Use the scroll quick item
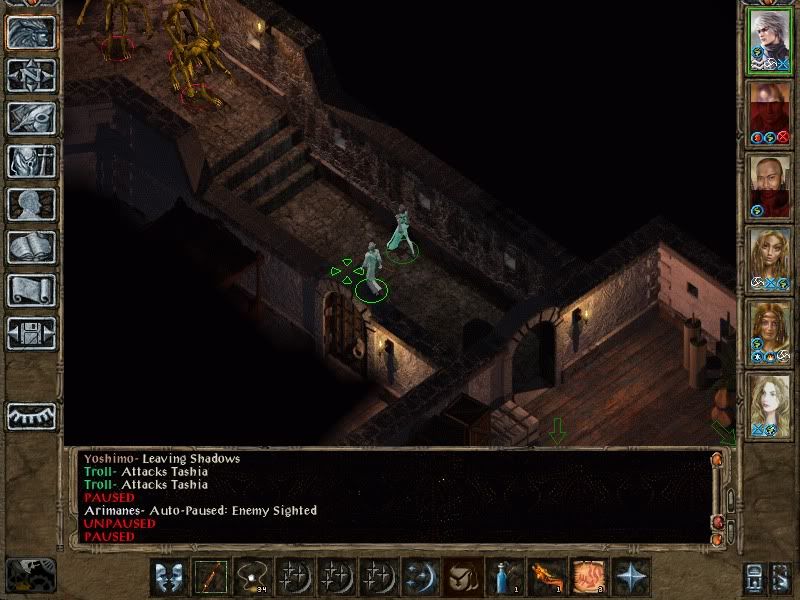The width and height of the screenshot is (800, 600). pos(589,577)
